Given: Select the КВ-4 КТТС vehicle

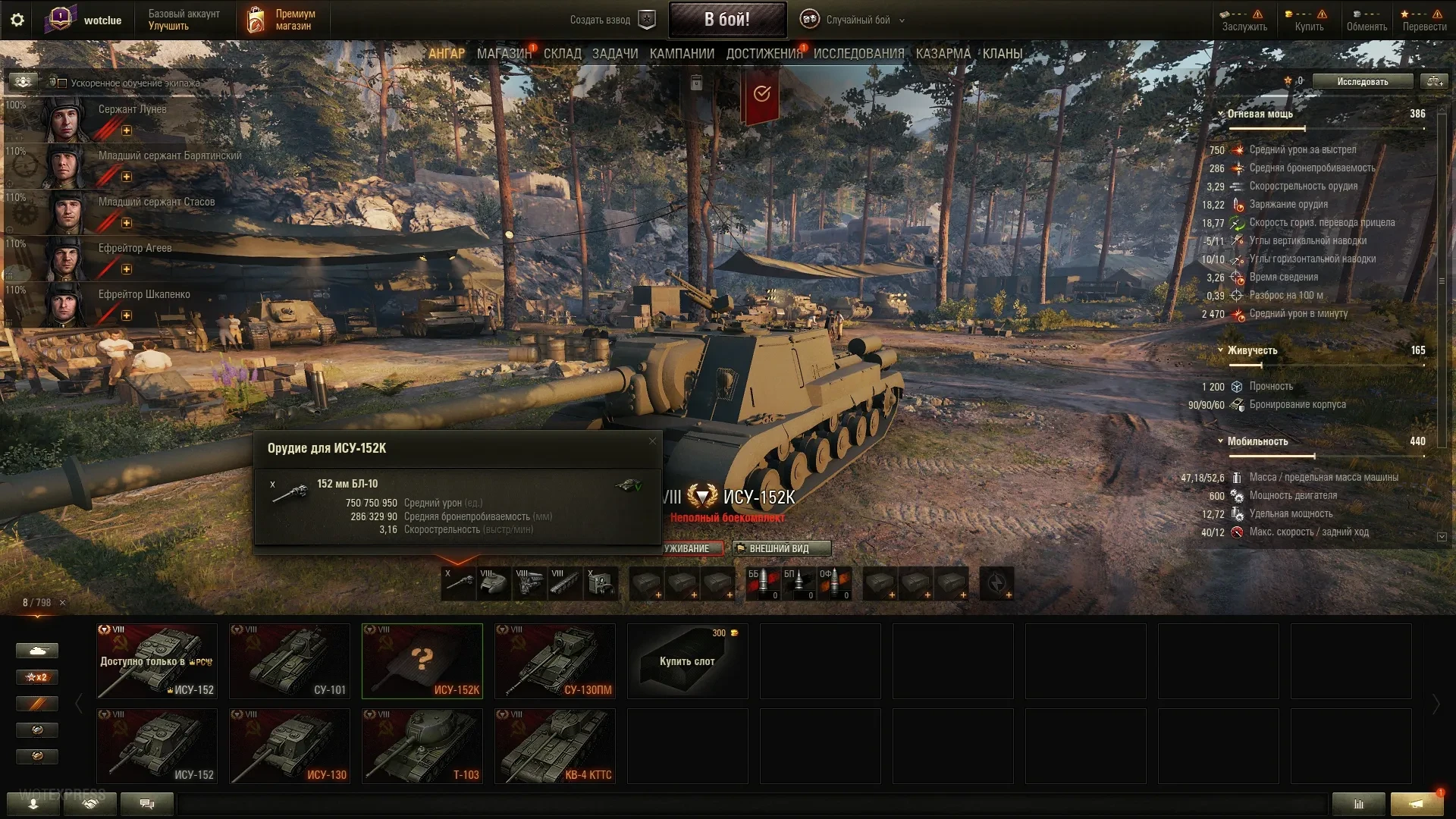Looking at the screenshot, I should 555,745.
